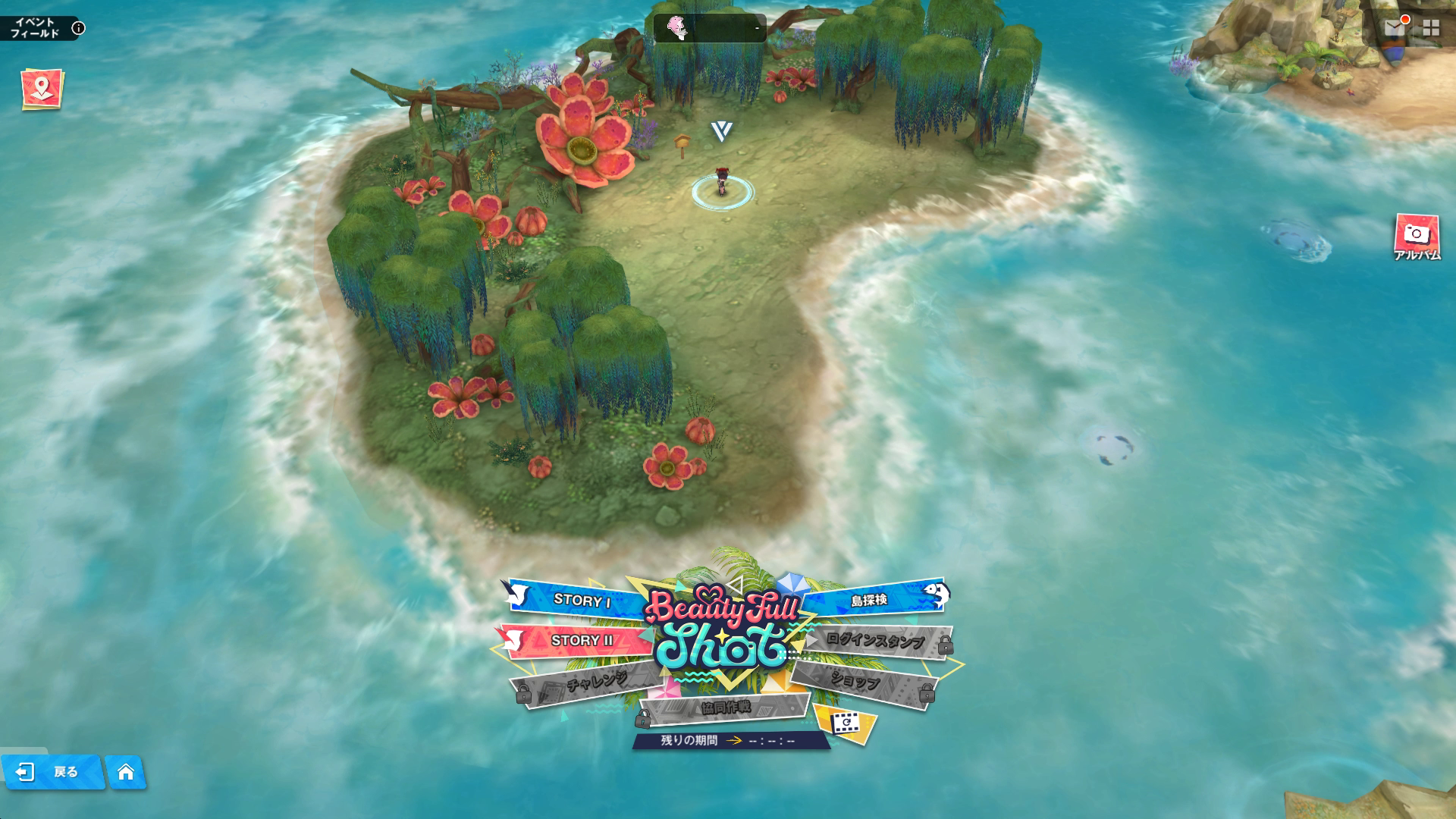Go back with the 戻る button
Screen dimensions: 1456x819
(x=53, y=772)
